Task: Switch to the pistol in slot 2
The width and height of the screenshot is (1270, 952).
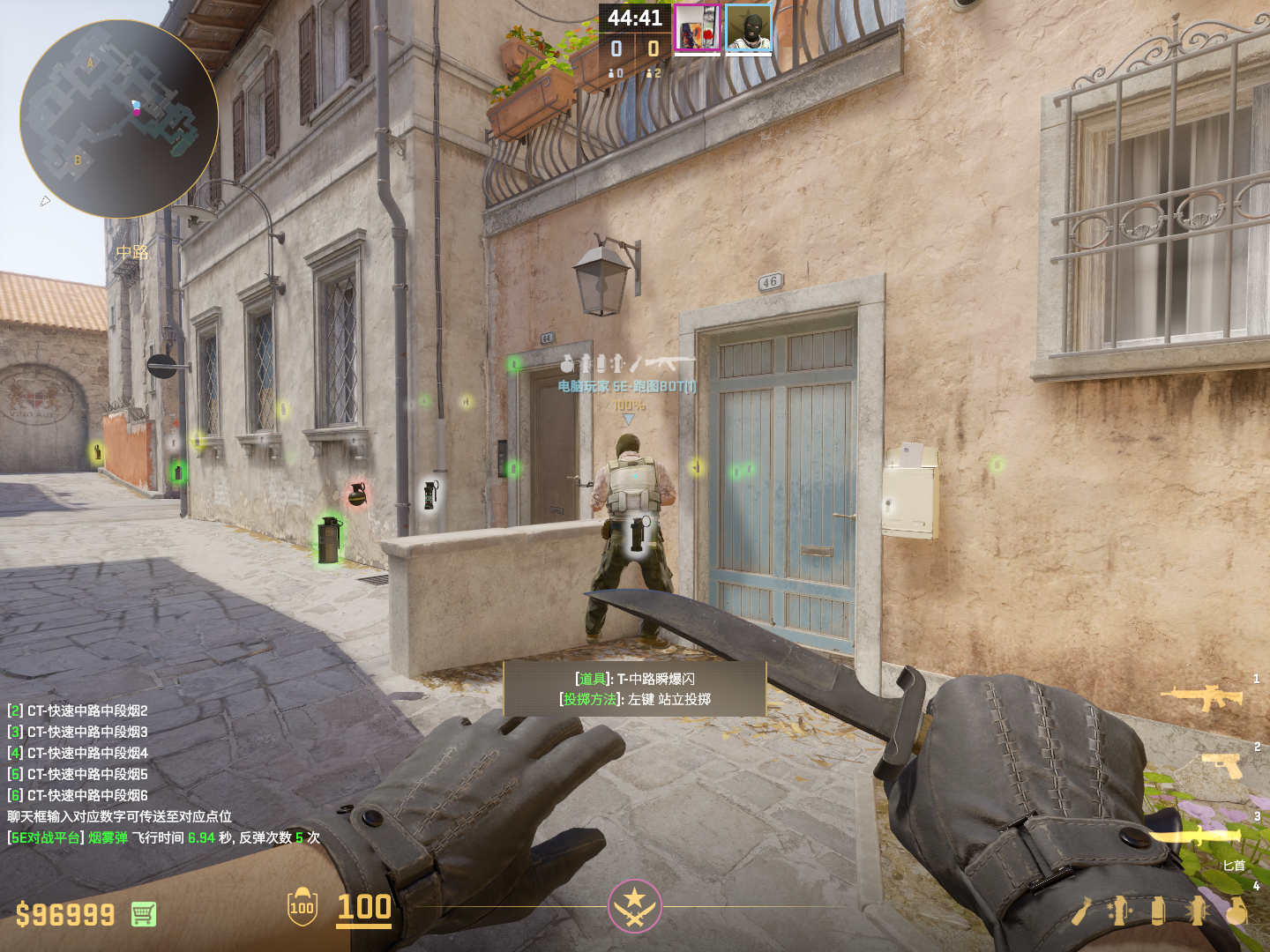Action: 1225,765
